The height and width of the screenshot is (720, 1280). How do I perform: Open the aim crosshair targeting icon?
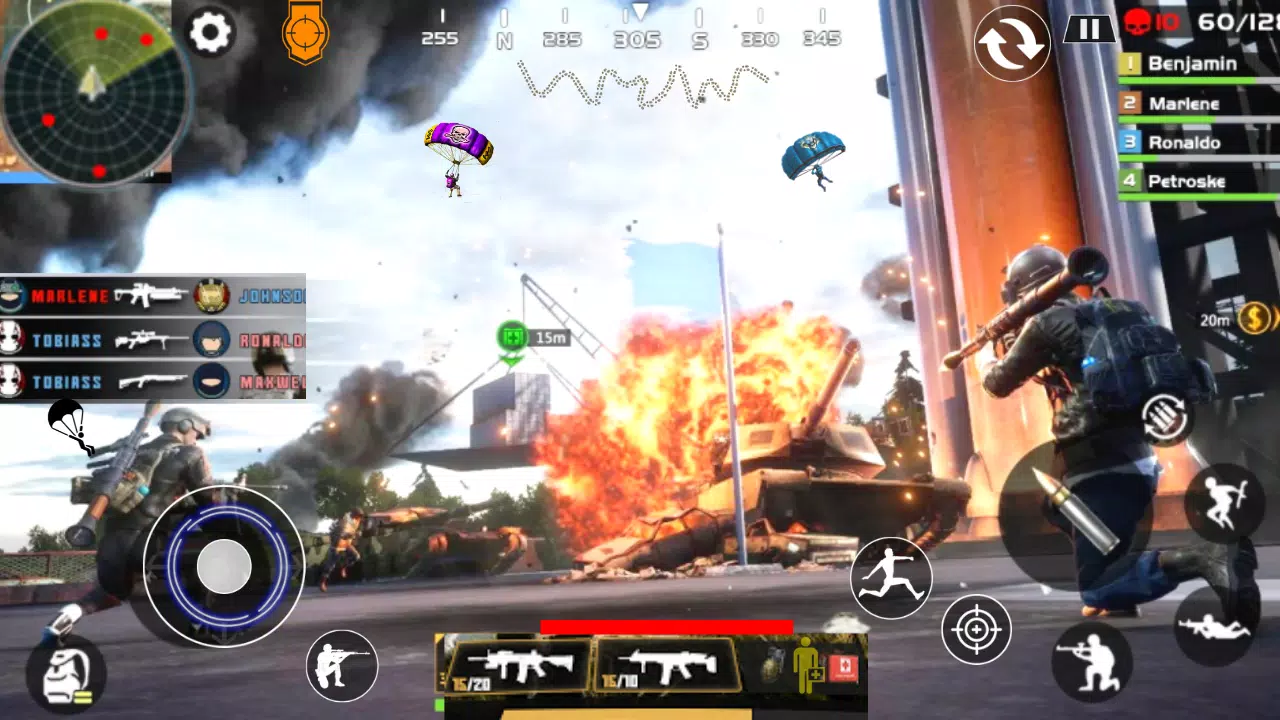(975, 630)
